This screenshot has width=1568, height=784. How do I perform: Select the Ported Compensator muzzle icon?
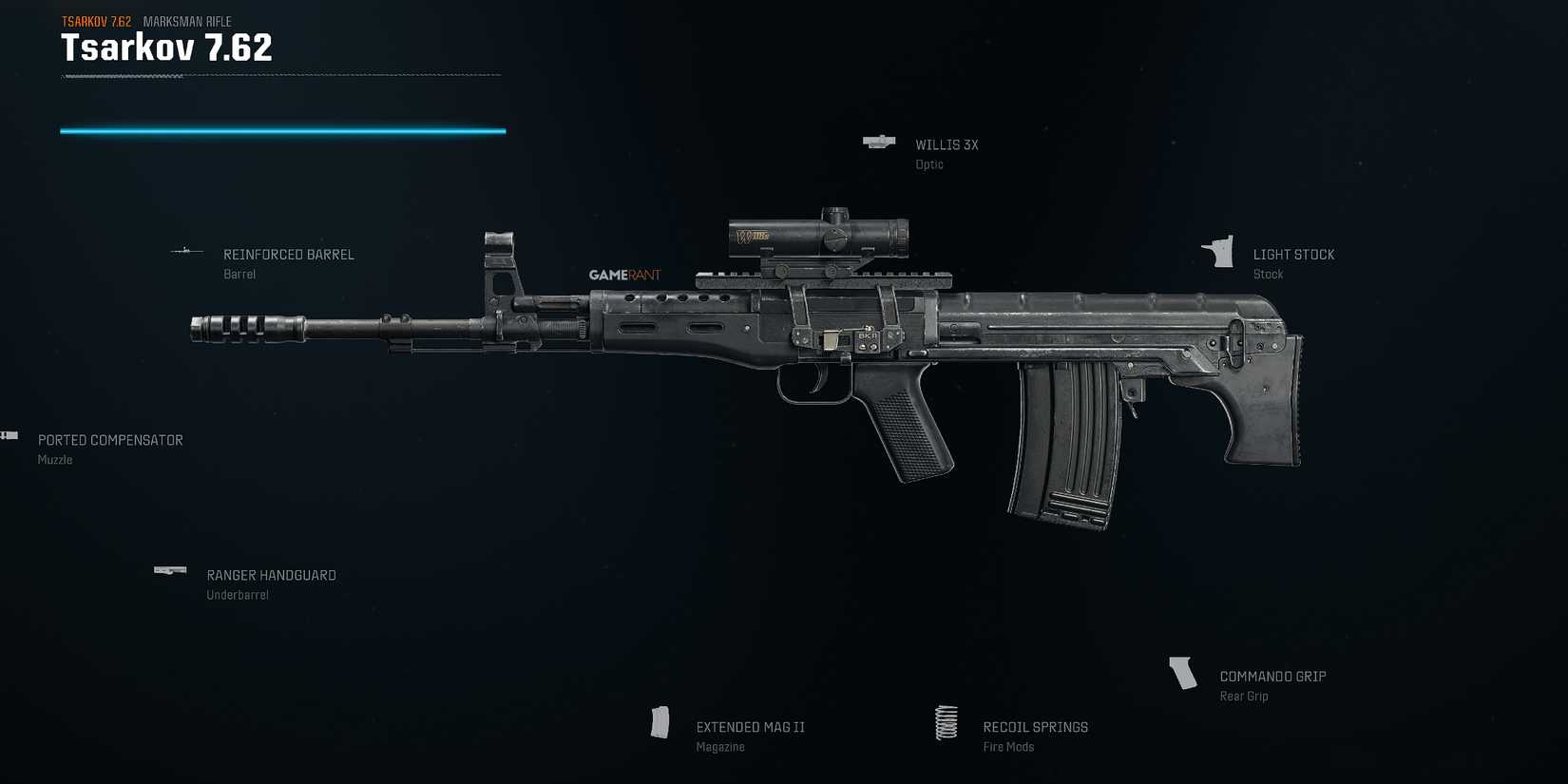pyautogui.click(x=10, y=435)
